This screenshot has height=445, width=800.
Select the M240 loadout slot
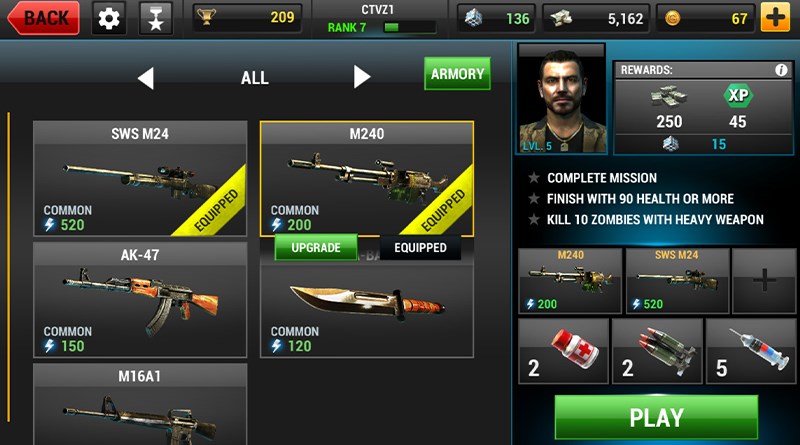coord(569,281)
